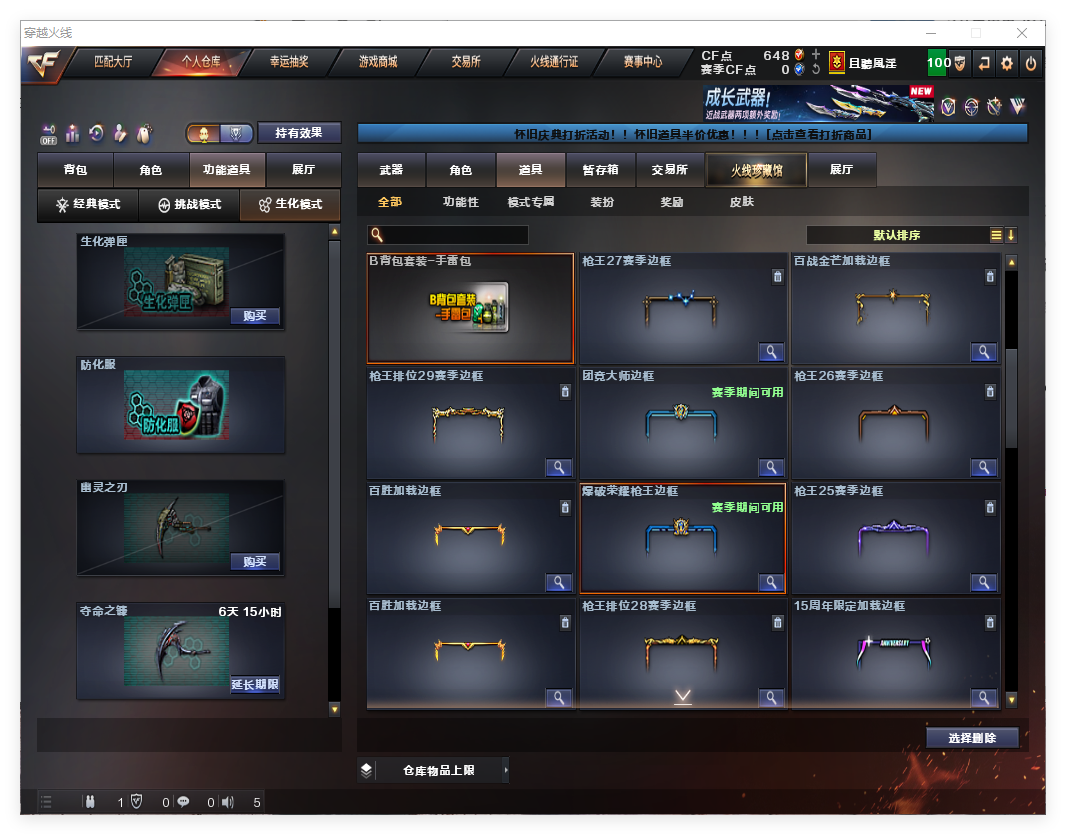Switch to 经典模式 classic mode tab
This screenshot has height=835, width=1066.
[x=88, y=205]
